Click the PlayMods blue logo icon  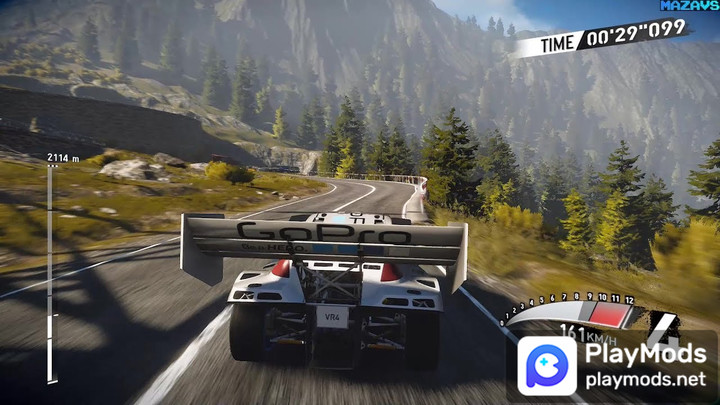pyautogui.click(x=547, y=366)
